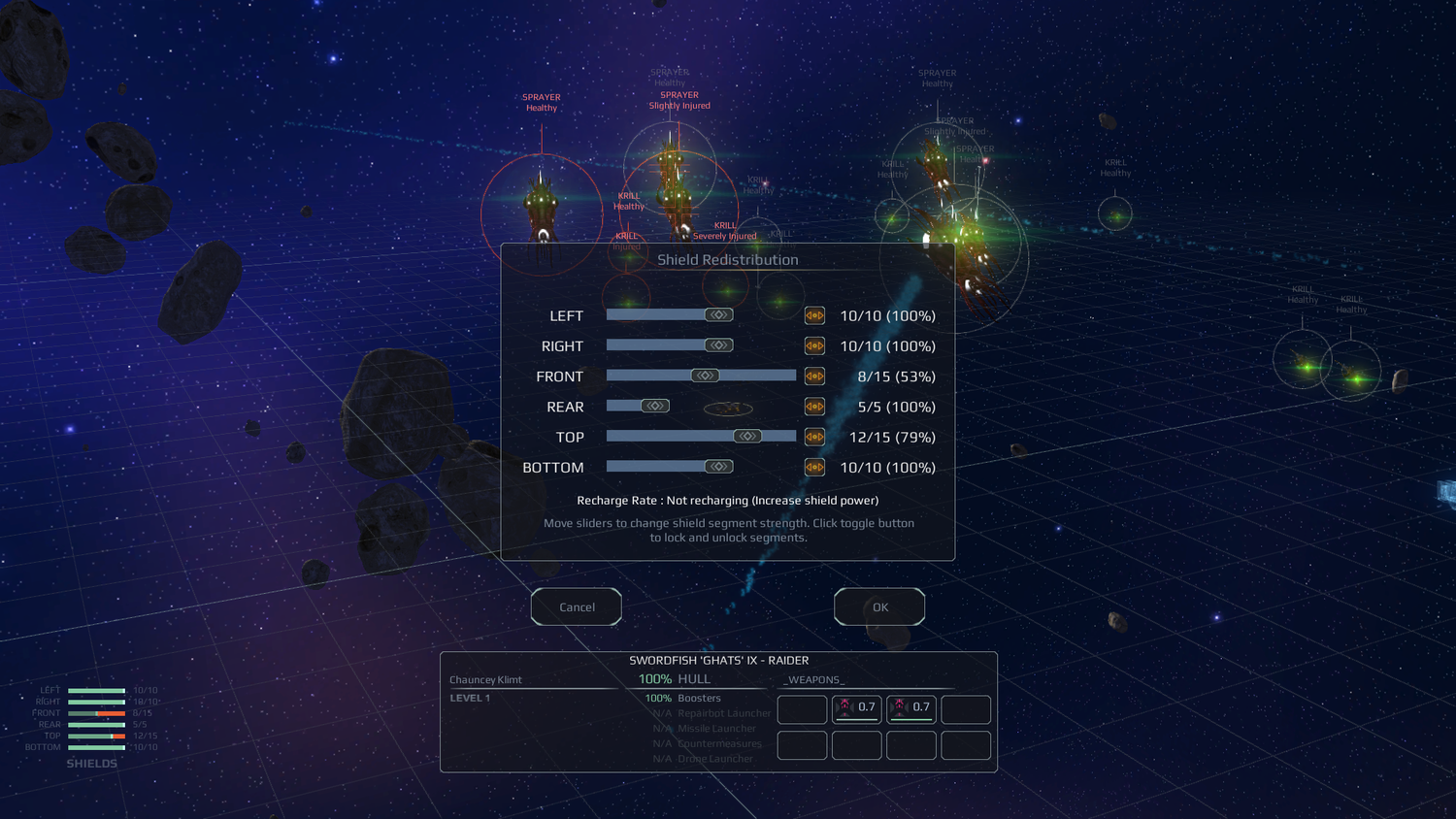Viewport: 1456px width, 819px height.
Task: Click the SHIELDS status display
Action: click(92, 764)
